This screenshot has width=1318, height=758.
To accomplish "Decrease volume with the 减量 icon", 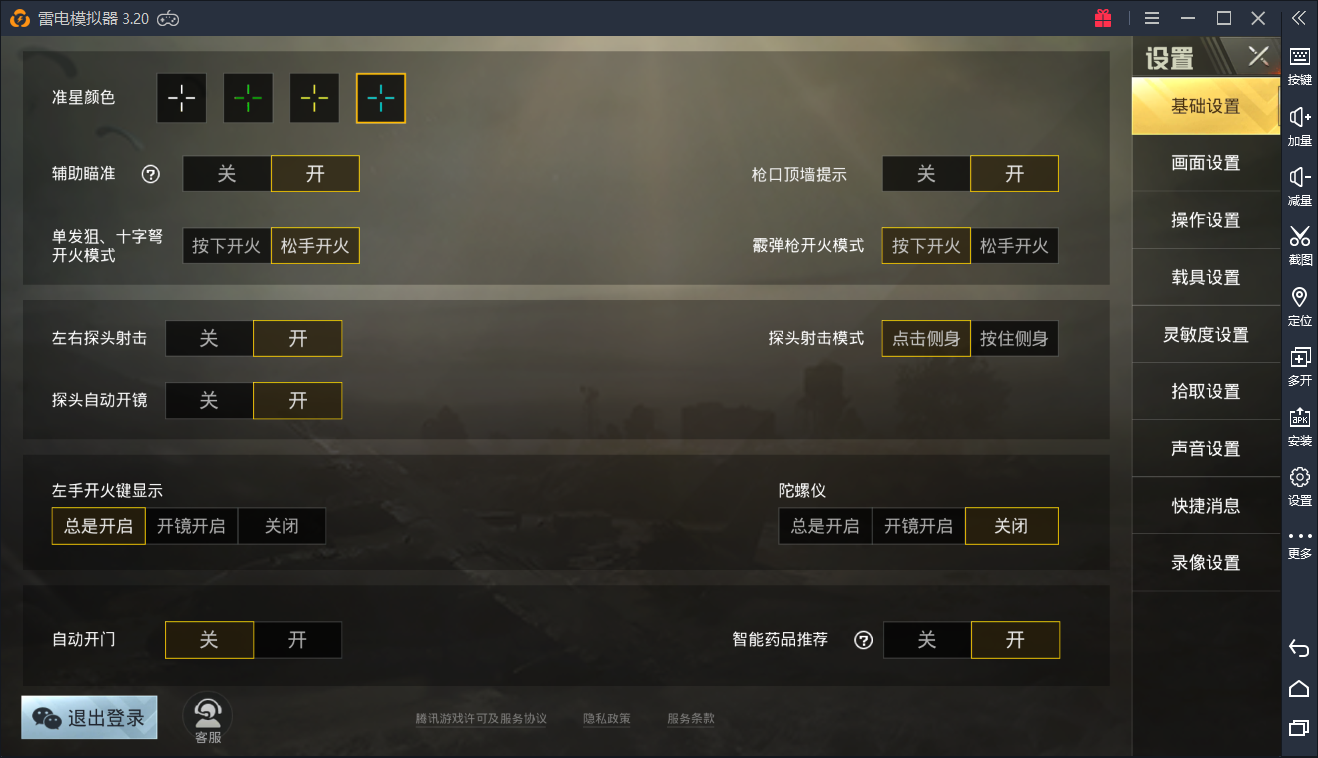I will [x=1299, y=188].
